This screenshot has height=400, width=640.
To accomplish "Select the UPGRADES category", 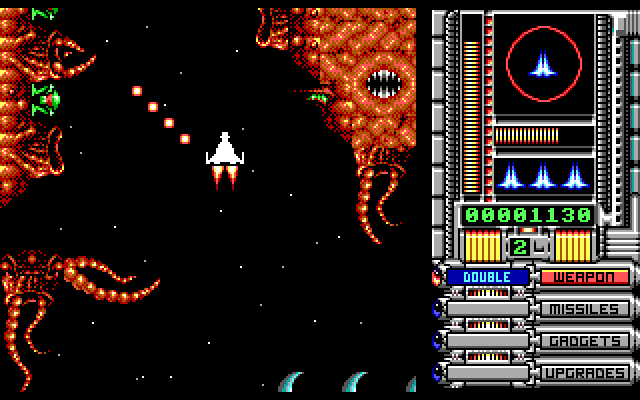I will (585, 373).
